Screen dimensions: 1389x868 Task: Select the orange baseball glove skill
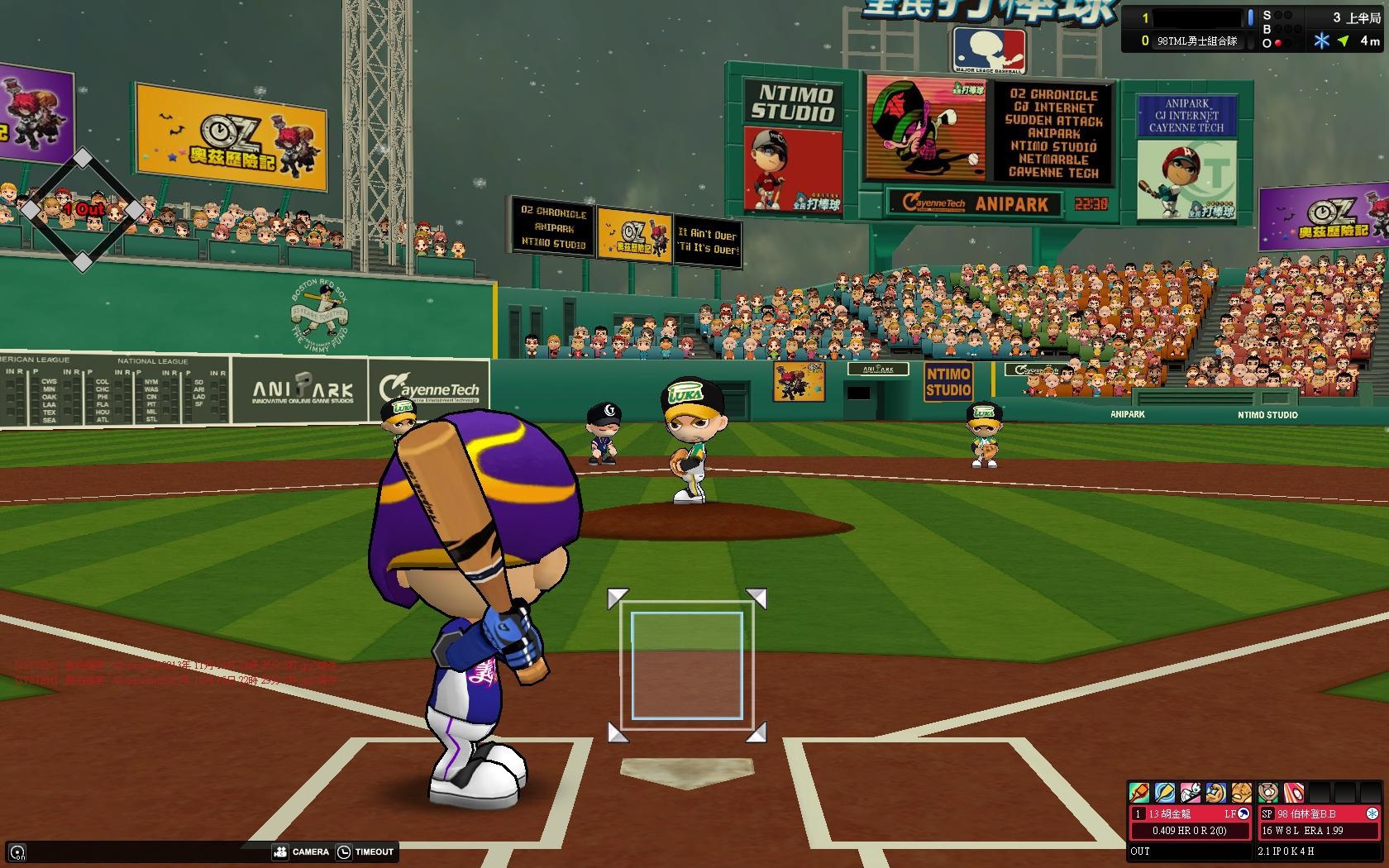(1241, 793)
